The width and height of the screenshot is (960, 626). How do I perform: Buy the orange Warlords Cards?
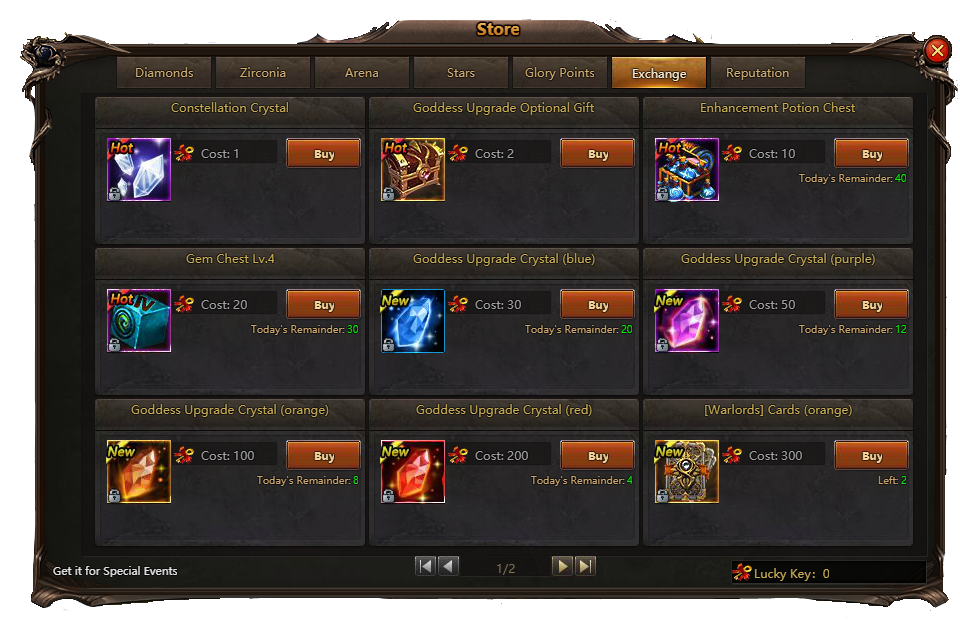(x=872, y=456)
